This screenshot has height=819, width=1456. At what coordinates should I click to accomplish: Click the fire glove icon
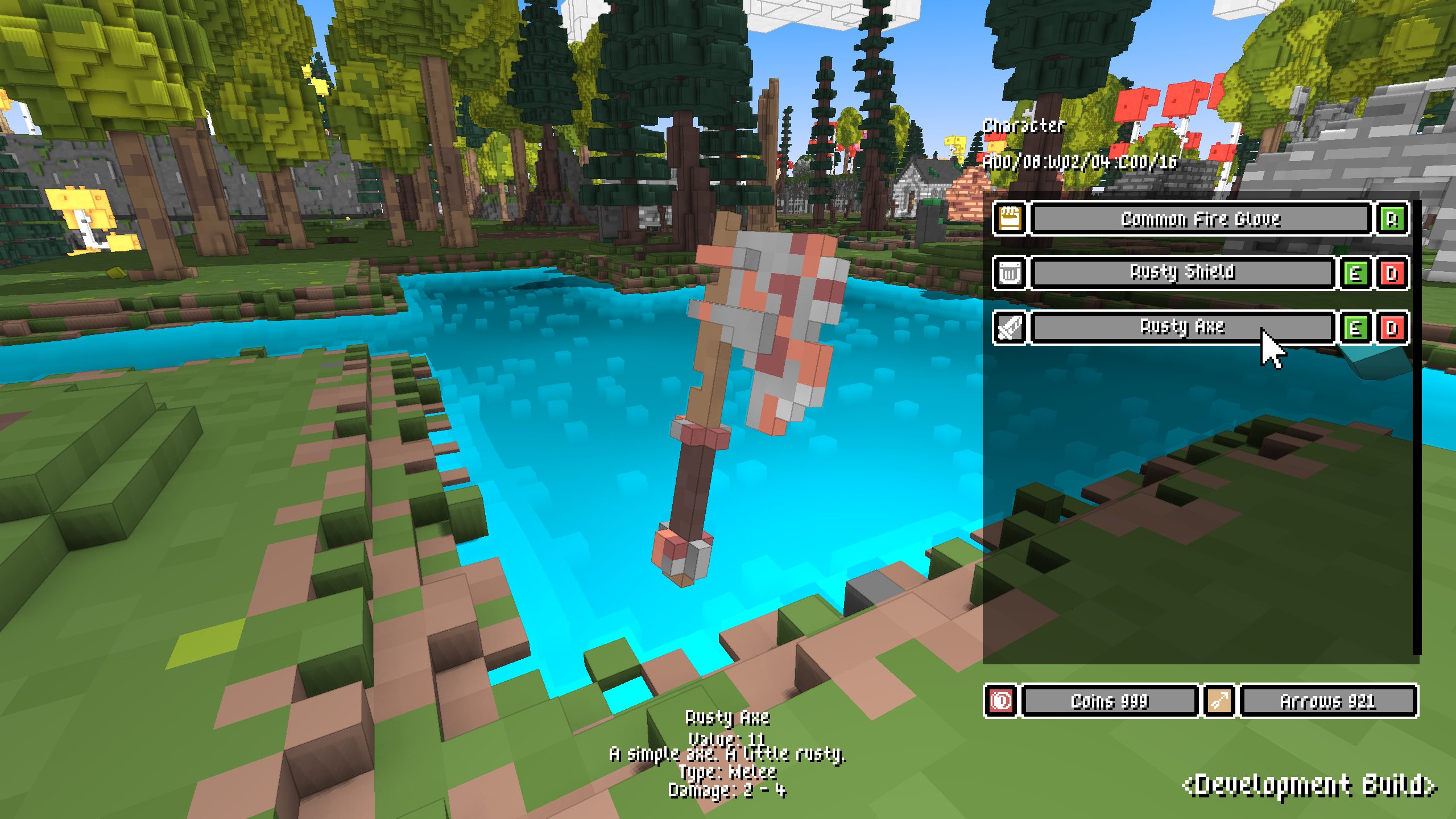(x=1010, y=219)
